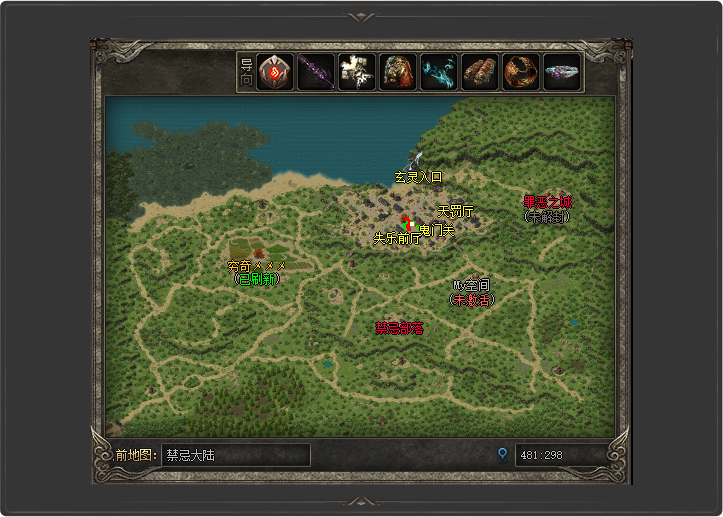Go to the 禁忌部落 map label
The height and width of the screenshot is (517, 723).
coord(399,328)
